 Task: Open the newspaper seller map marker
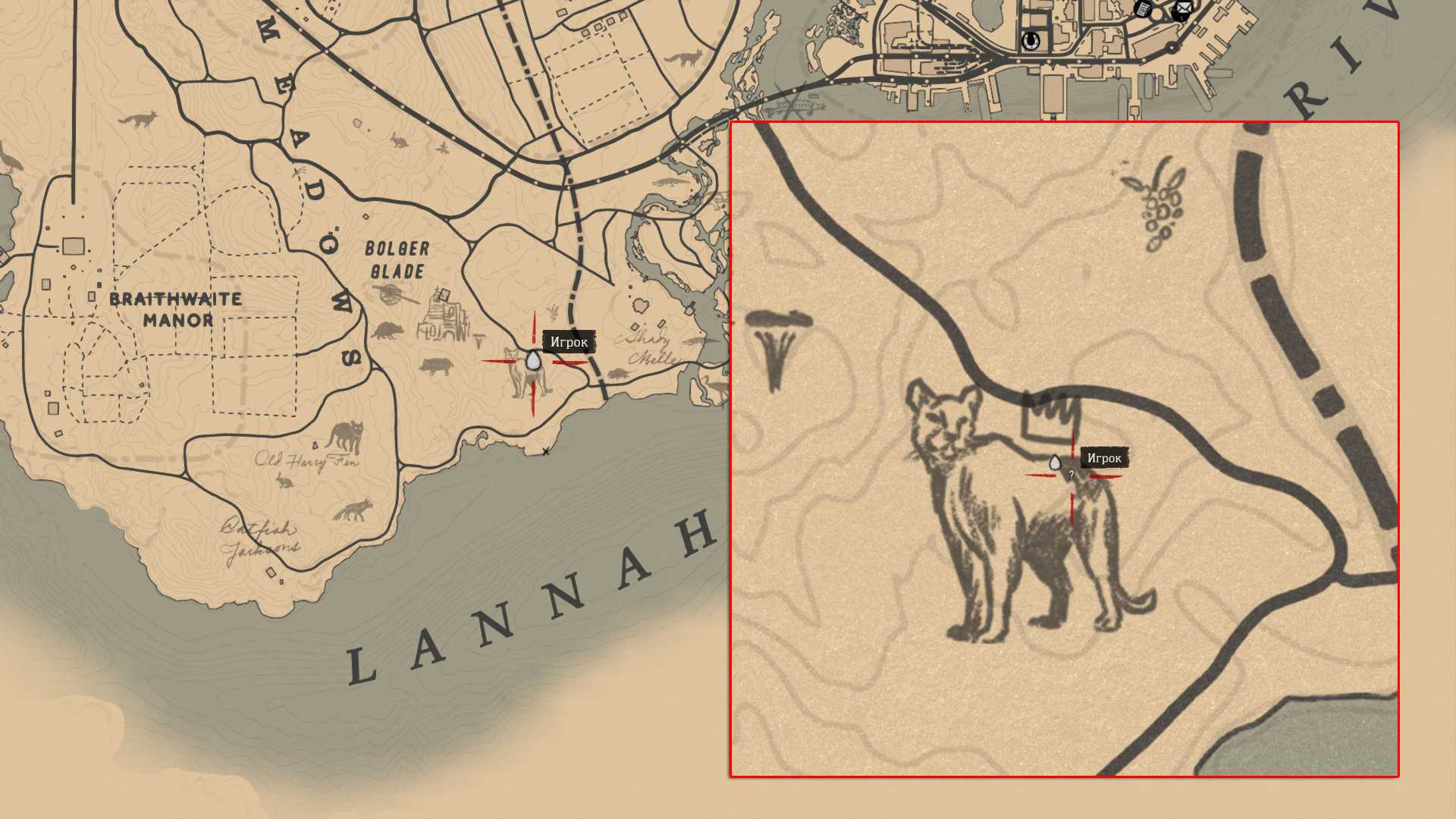(x=1143, y=9)
